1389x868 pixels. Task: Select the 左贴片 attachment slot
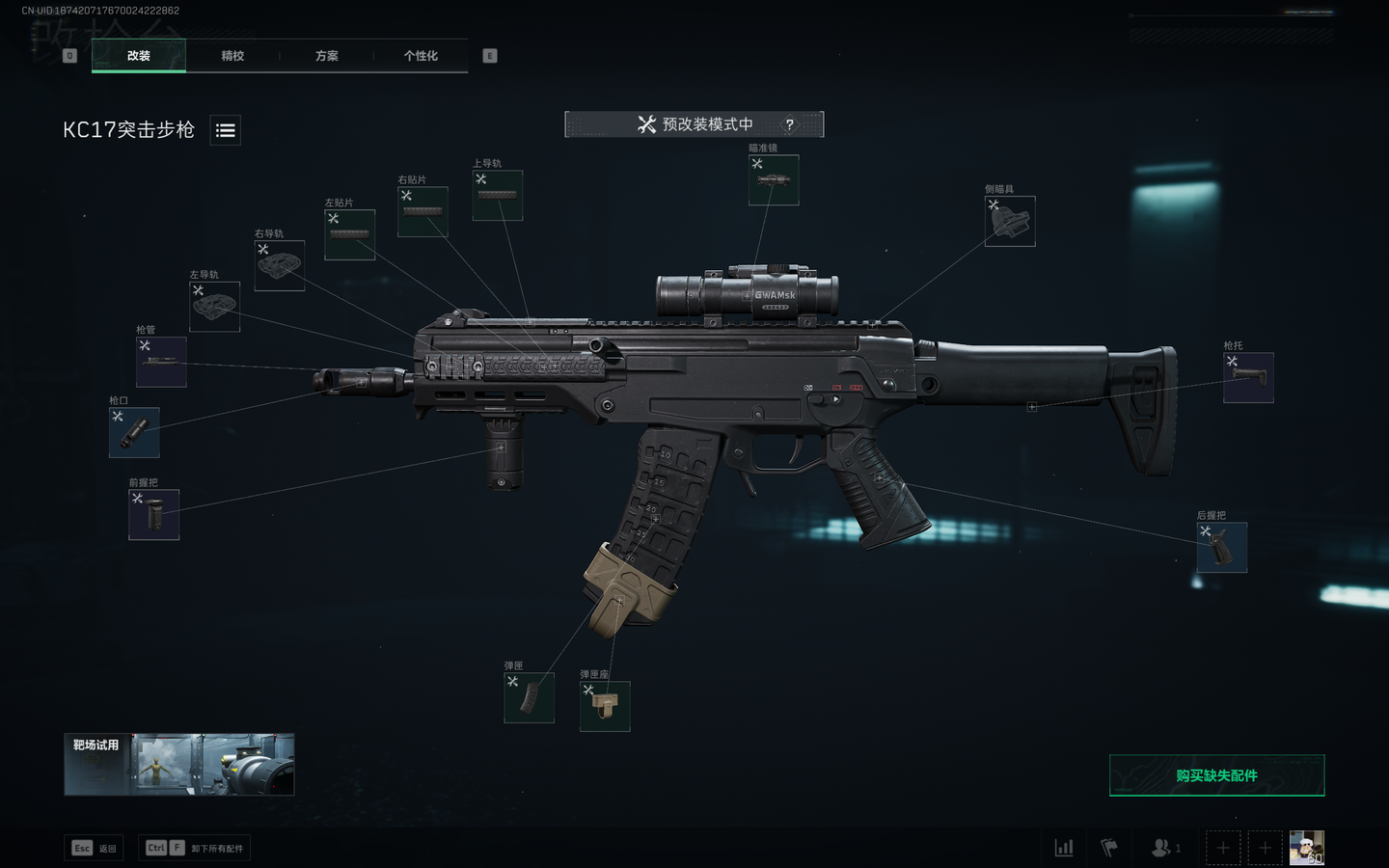349,235
